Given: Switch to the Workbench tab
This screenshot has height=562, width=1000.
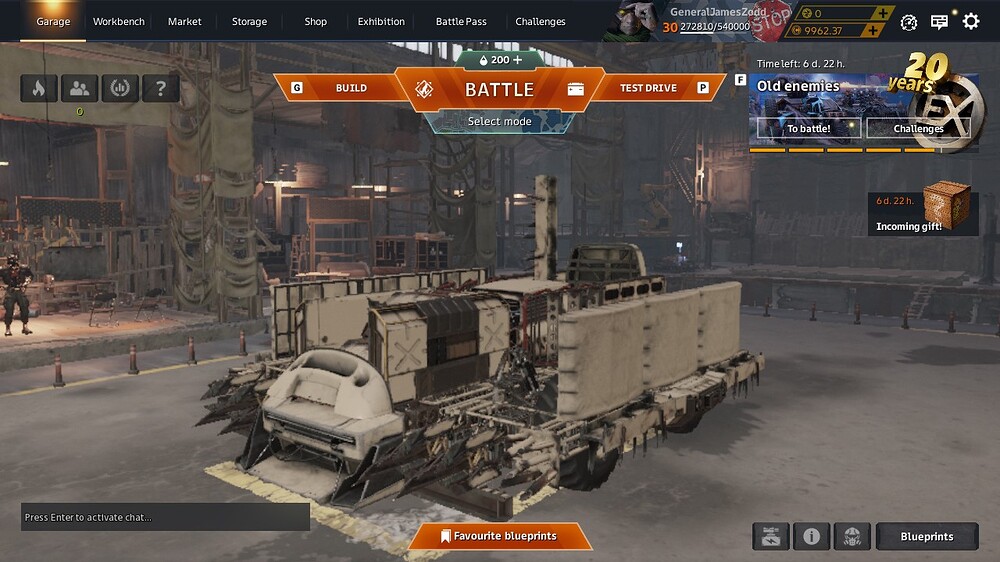Looking at the screenshot, I should pyautogui.click(x=118, y=21).
